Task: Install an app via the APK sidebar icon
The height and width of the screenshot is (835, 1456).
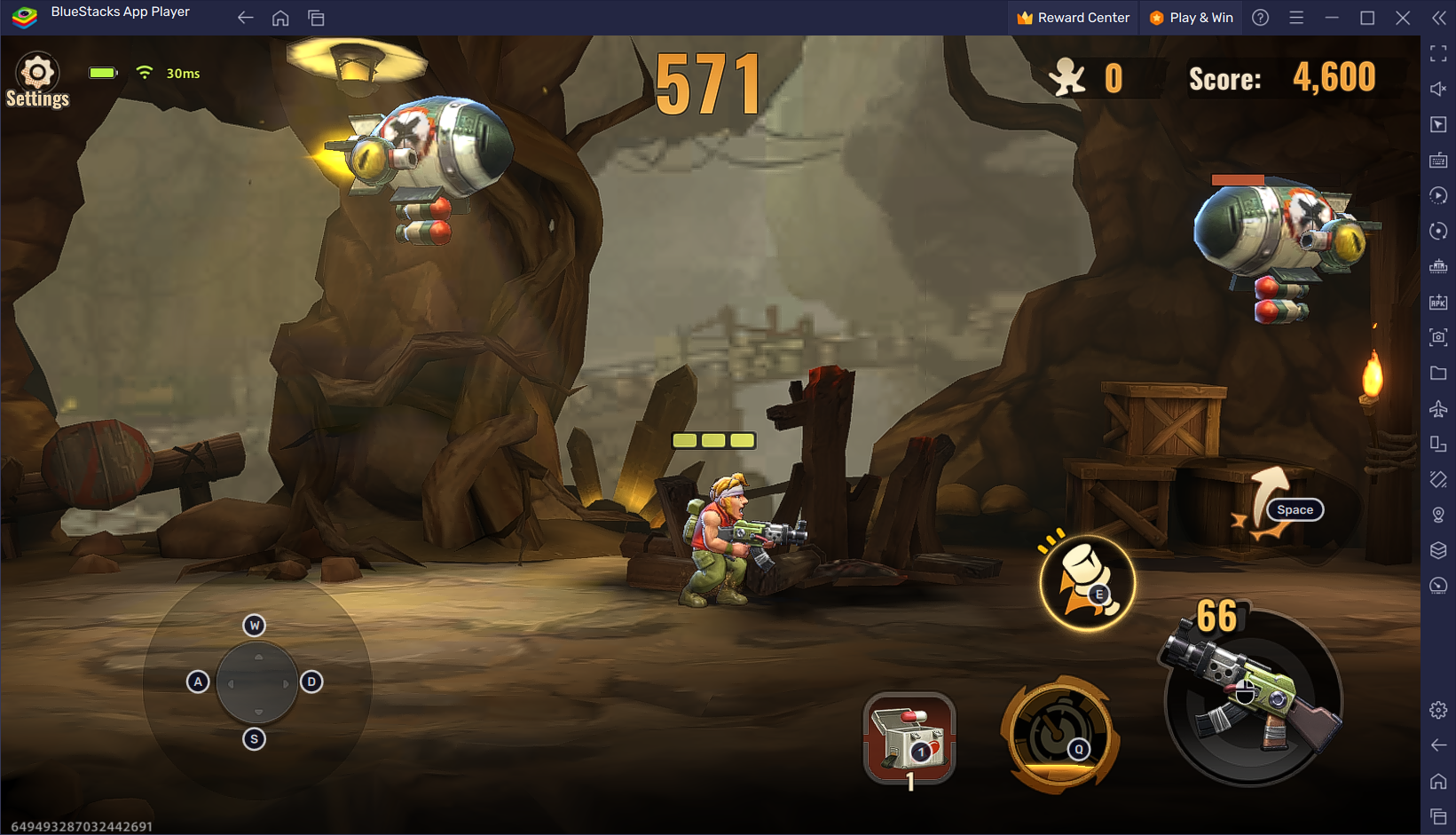Action: tap(1438, 302)
